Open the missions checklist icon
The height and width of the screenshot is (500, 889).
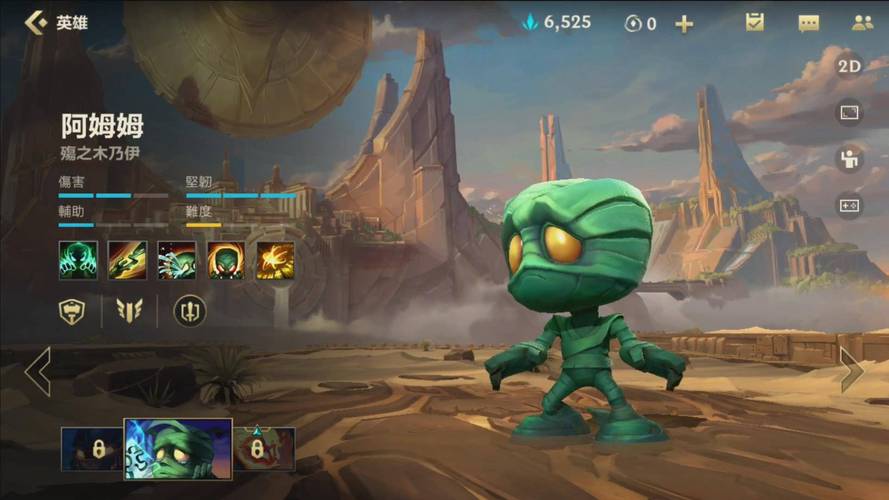[x=755, y=22]
